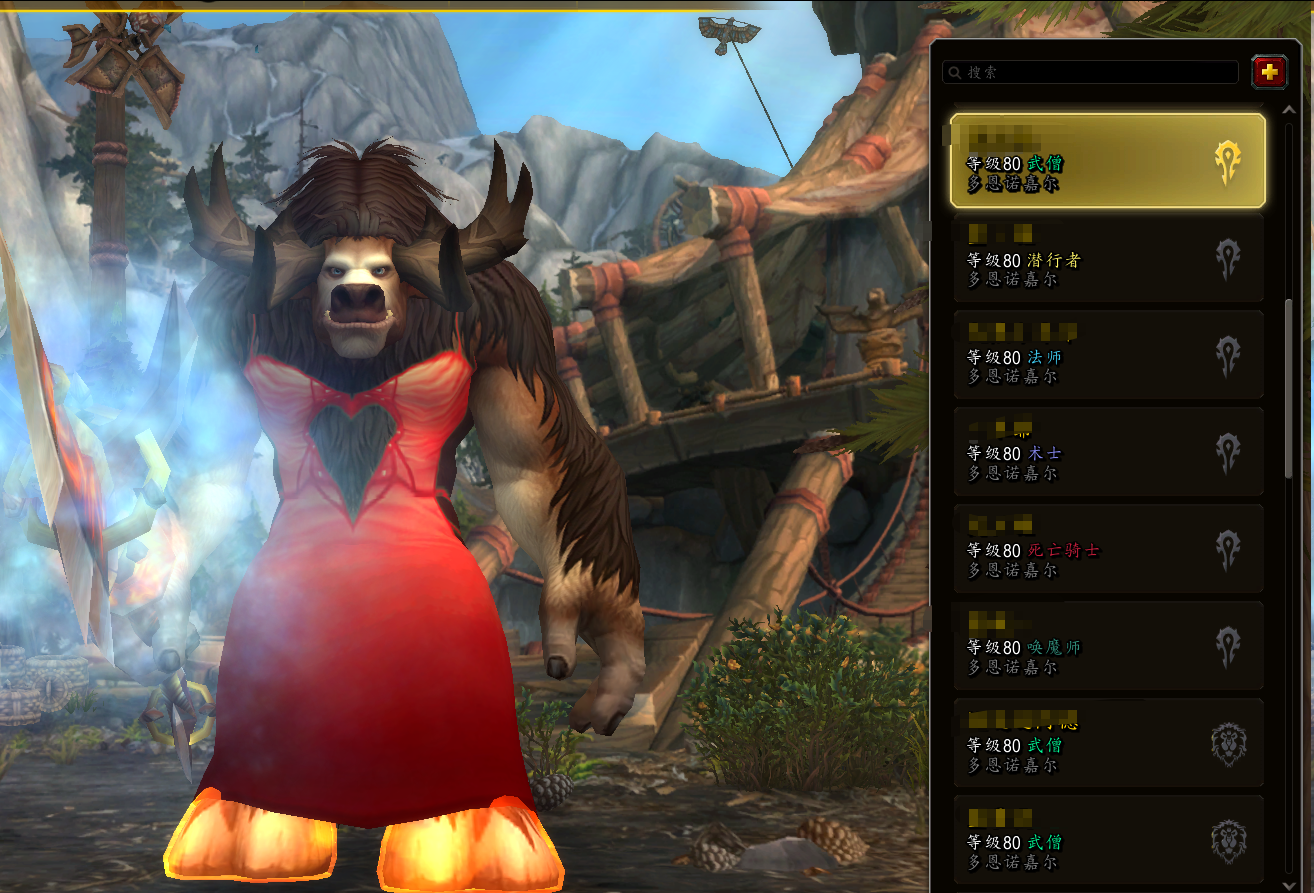Screen dimensions: 1314x893
Task: Select the level 80 死亡骑士 character
Action: (x=1107, y=549)
